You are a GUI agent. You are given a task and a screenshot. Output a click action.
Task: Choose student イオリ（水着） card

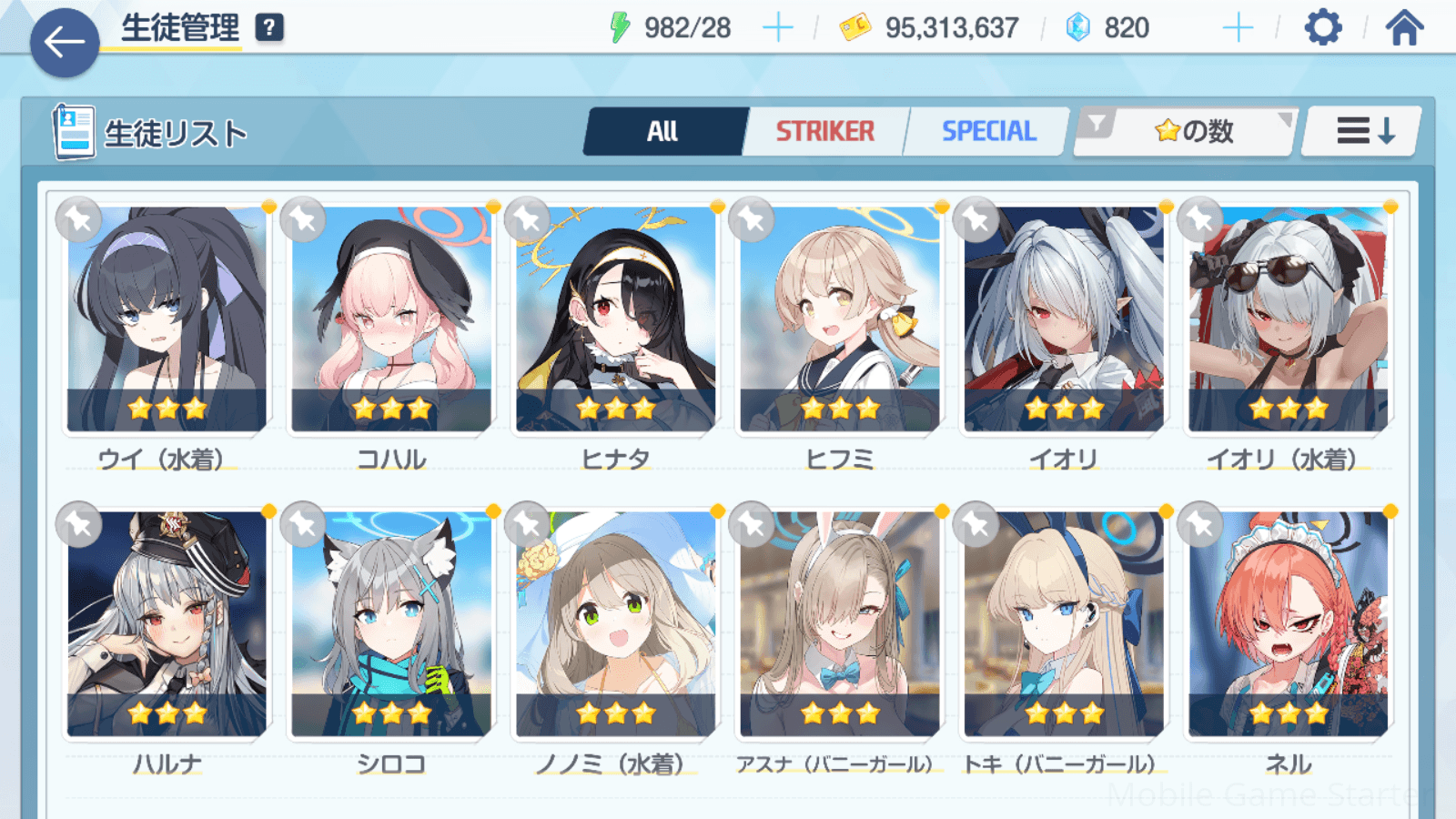tap(1289, 318)
